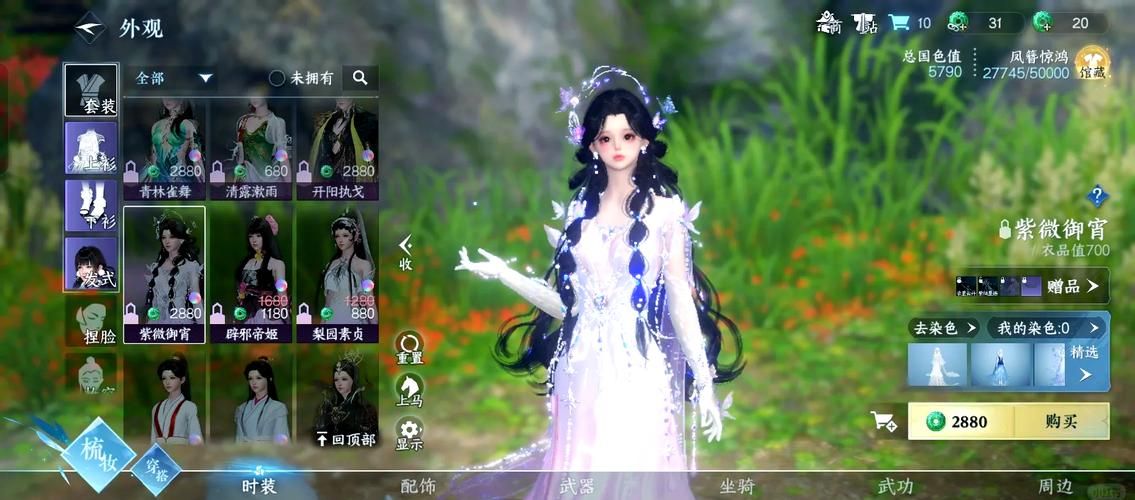Select the 下衫 category tab

point(92,206)
